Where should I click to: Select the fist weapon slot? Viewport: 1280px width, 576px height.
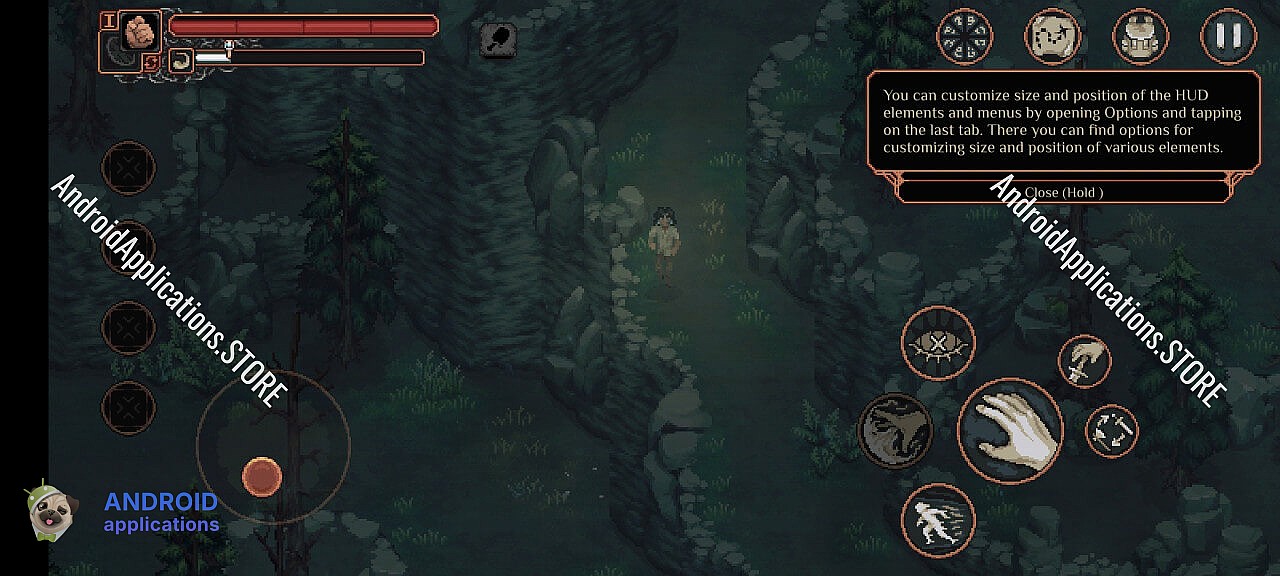[141, 31]
